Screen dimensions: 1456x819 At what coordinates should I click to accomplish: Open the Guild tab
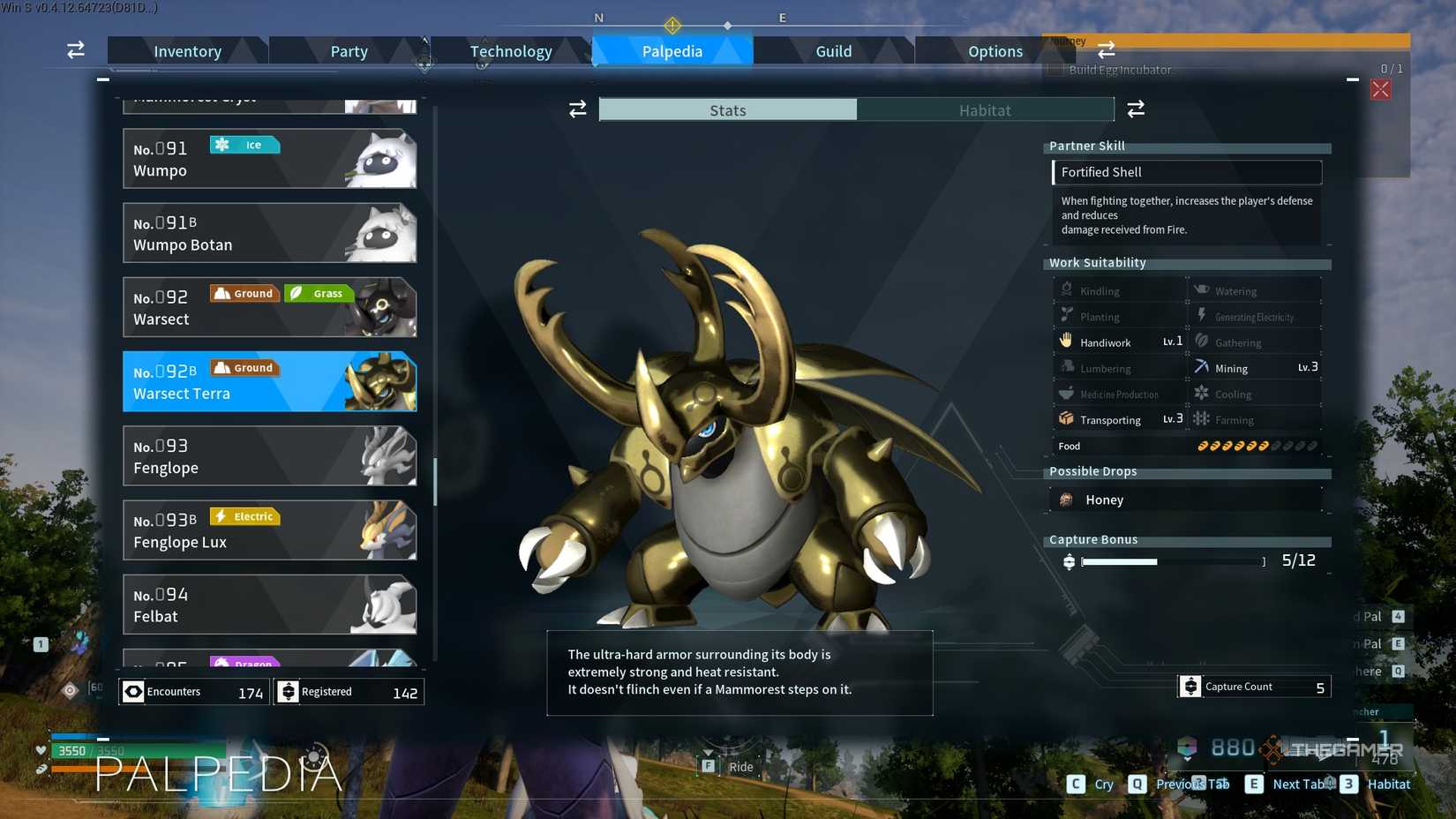[x=832, y=50]
